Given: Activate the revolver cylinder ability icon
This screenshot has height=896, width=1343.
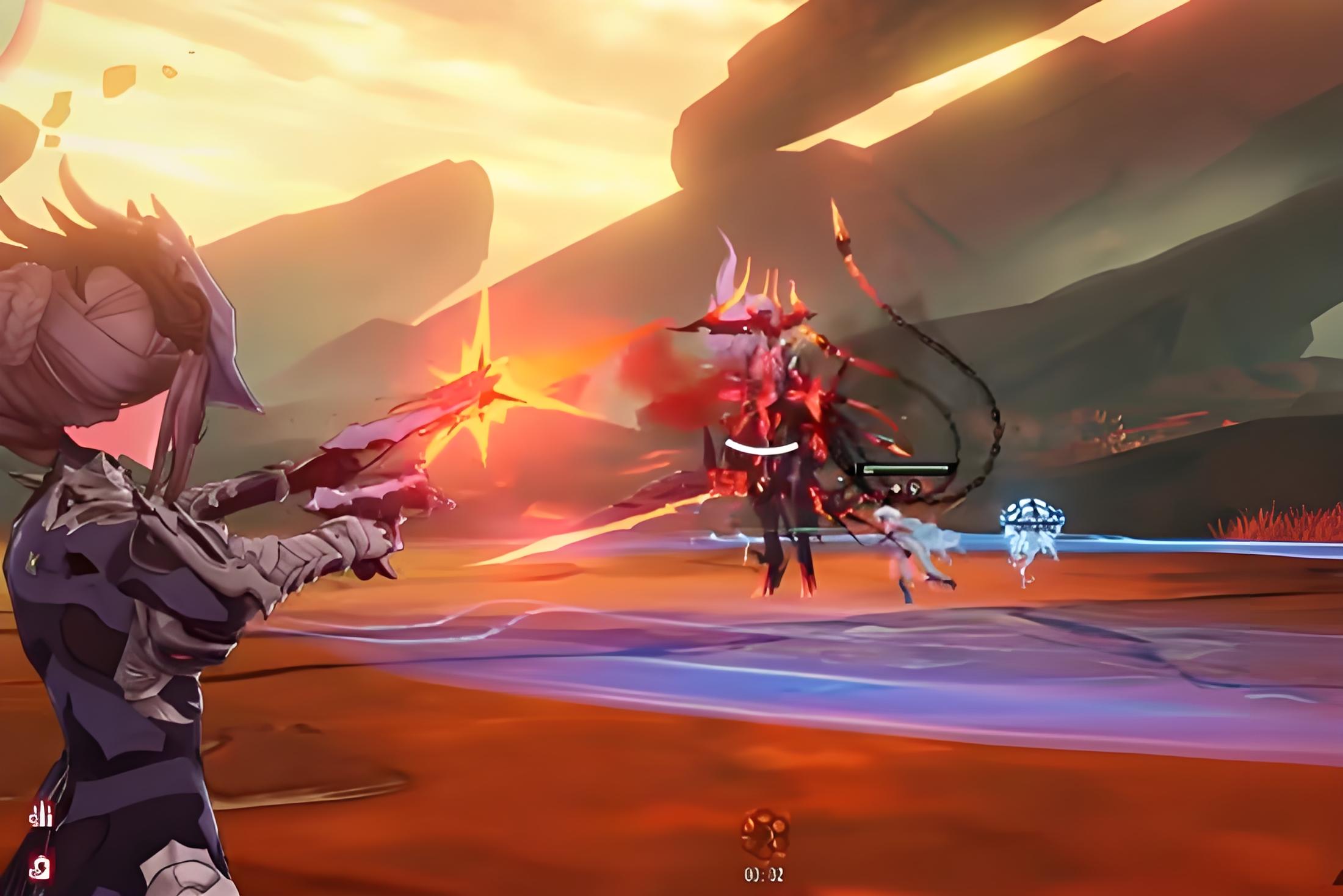Looking at the screenshot, I should 764,834.
